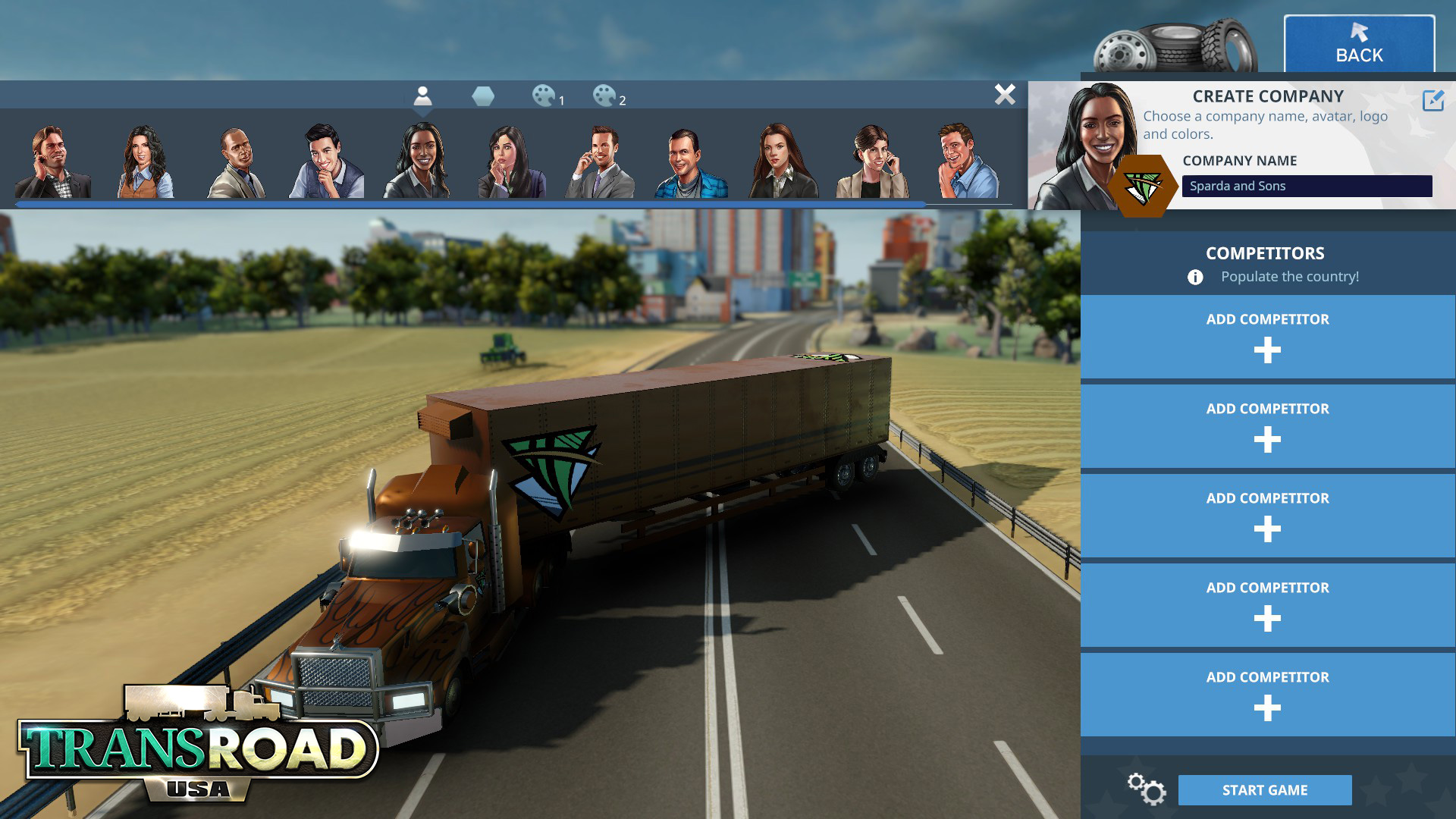Open the hexagon logo tab
1456x819 pixels.
click(483, 96)
